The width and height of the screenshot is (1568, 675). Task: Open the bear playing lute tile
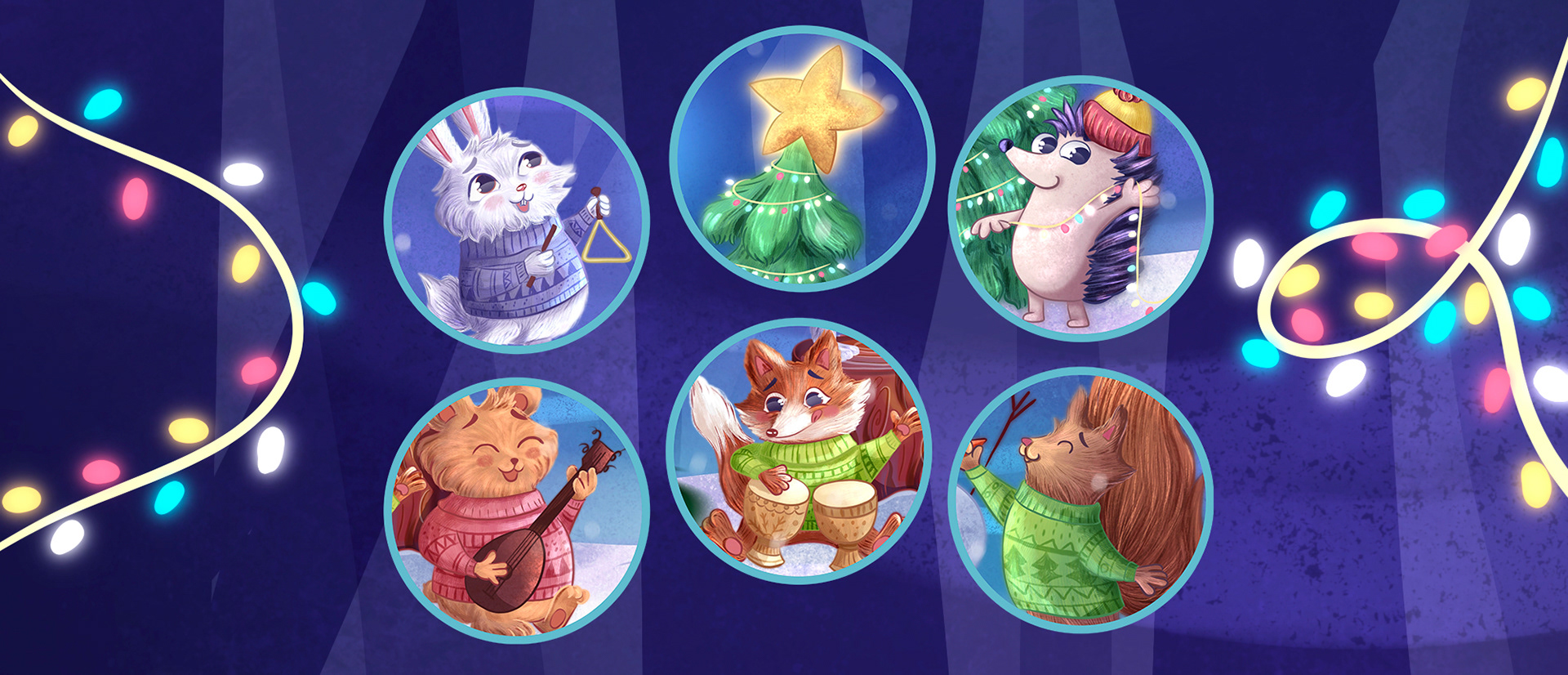click(516, 510)
